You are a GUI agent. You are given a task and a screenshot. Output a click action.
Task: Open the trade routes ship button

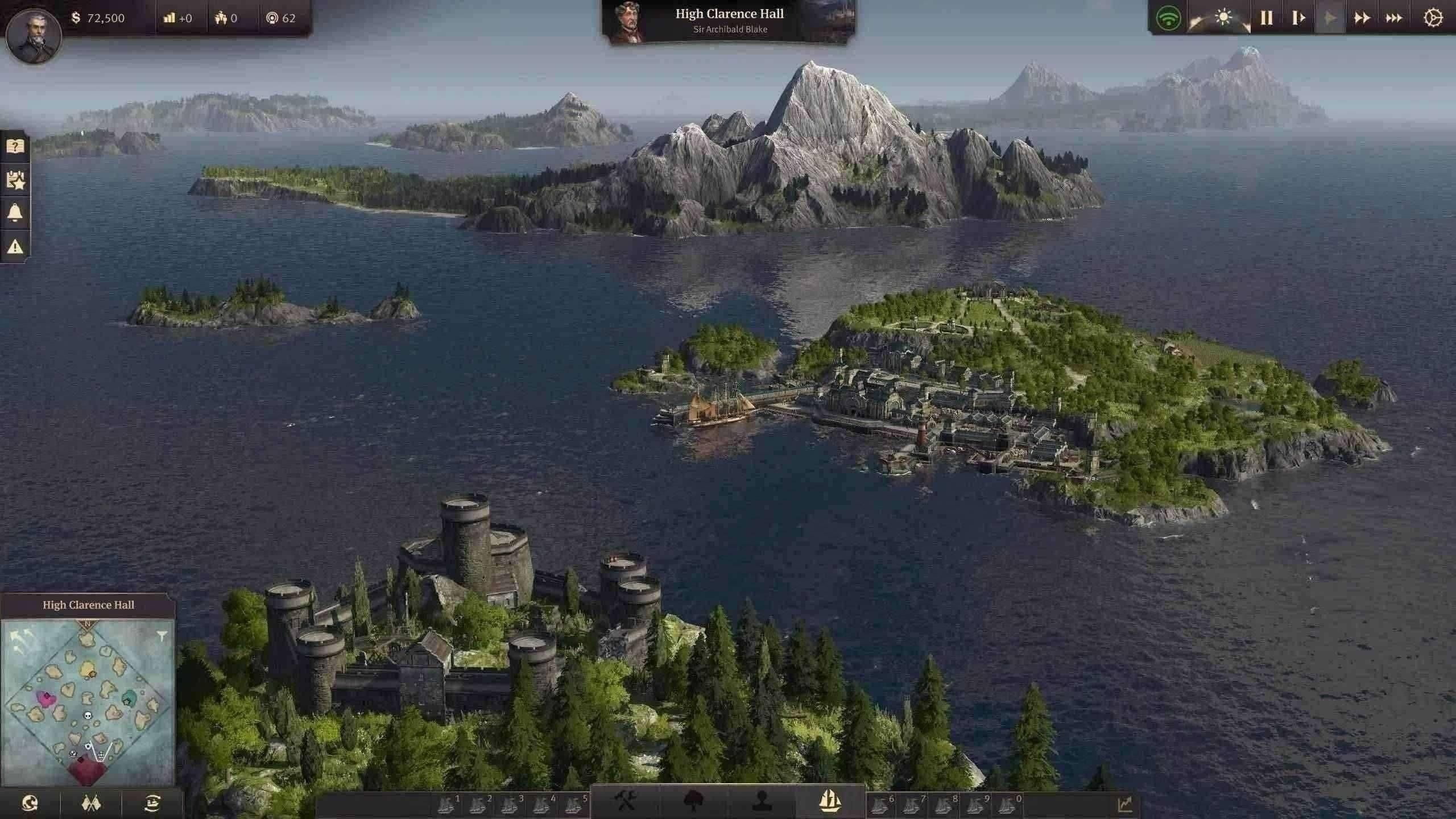point(152,804)
